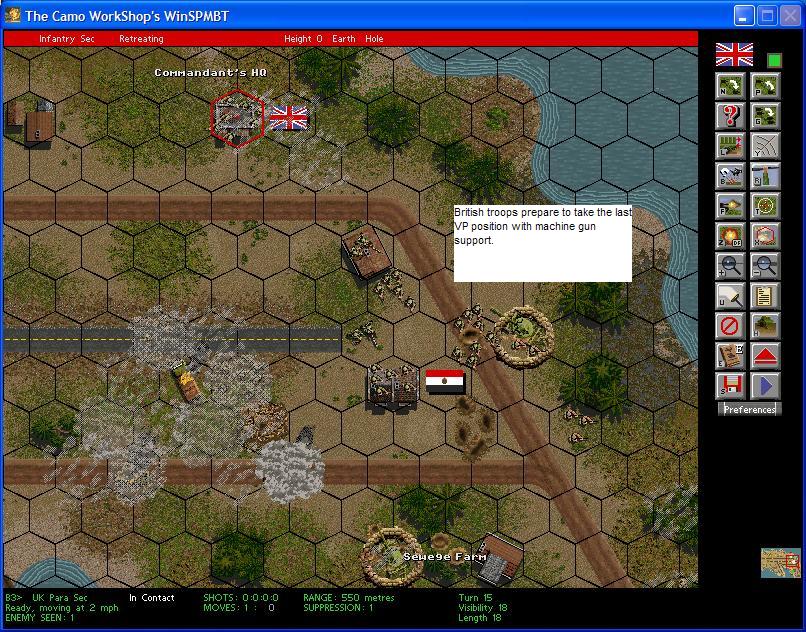Activate the fire weapon button (F)

tap(731, 206)
